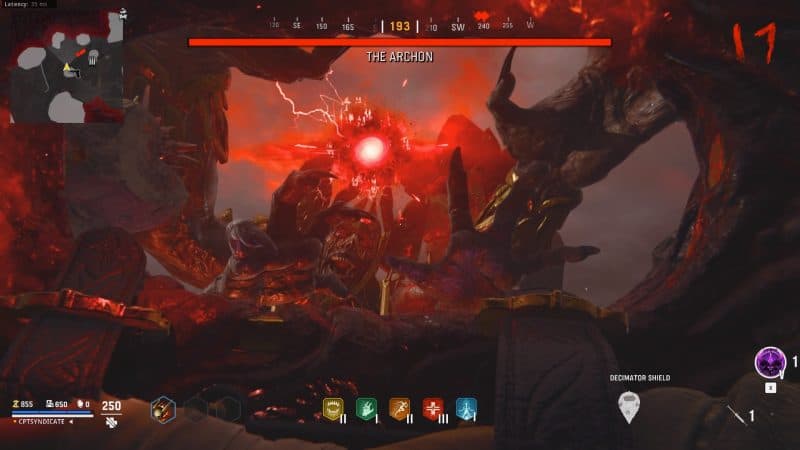Viewport: 800px width, 450px height.
Task: Select the hexagonal fireball weapon icon
Action: coord(163,409)
